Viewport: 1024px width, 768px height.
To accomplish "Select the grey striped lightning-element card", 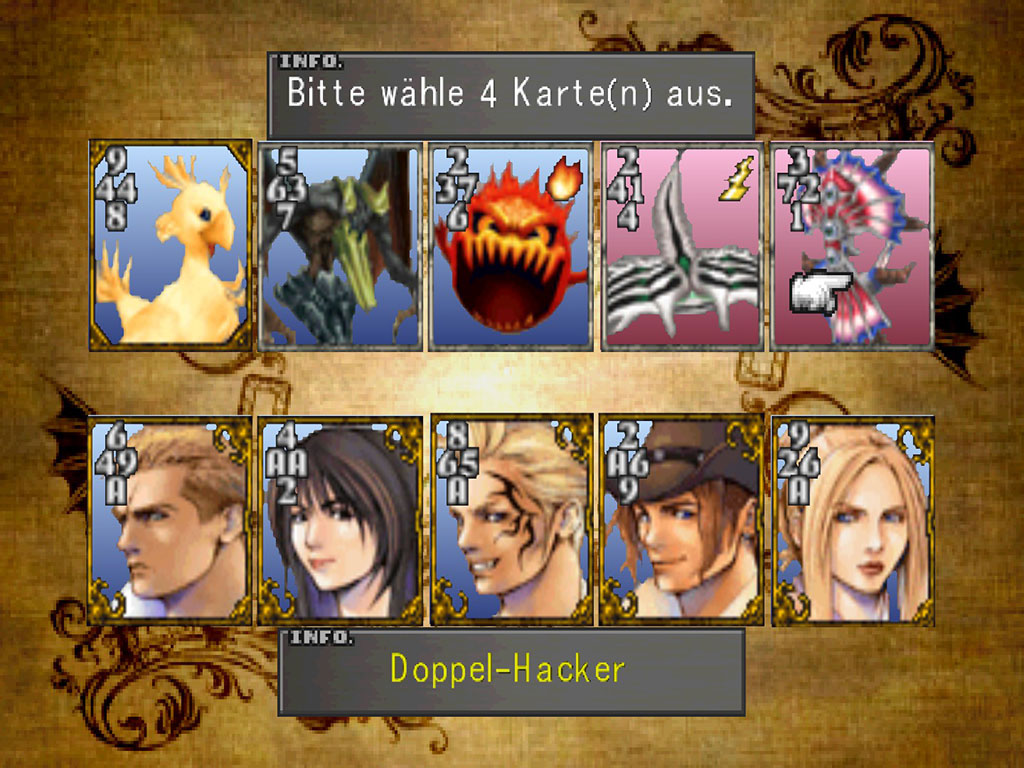I will 681,247.
